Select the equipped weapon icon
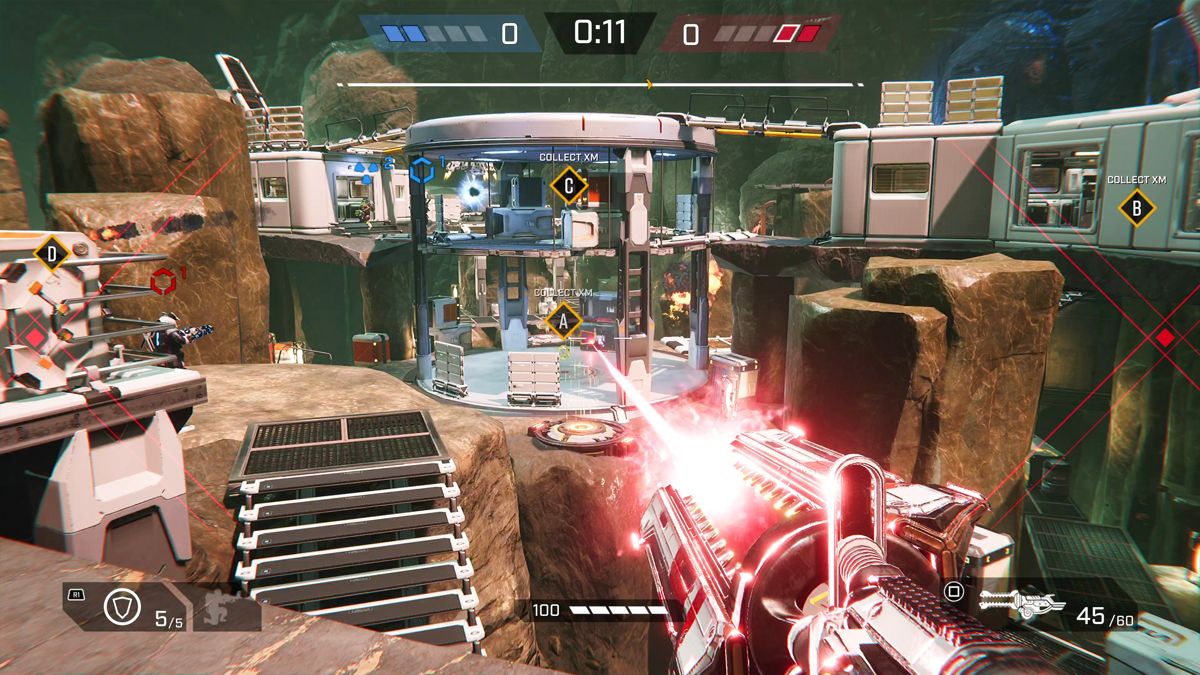Screen dimensions: 1200x675 (x=1015, y=603)
